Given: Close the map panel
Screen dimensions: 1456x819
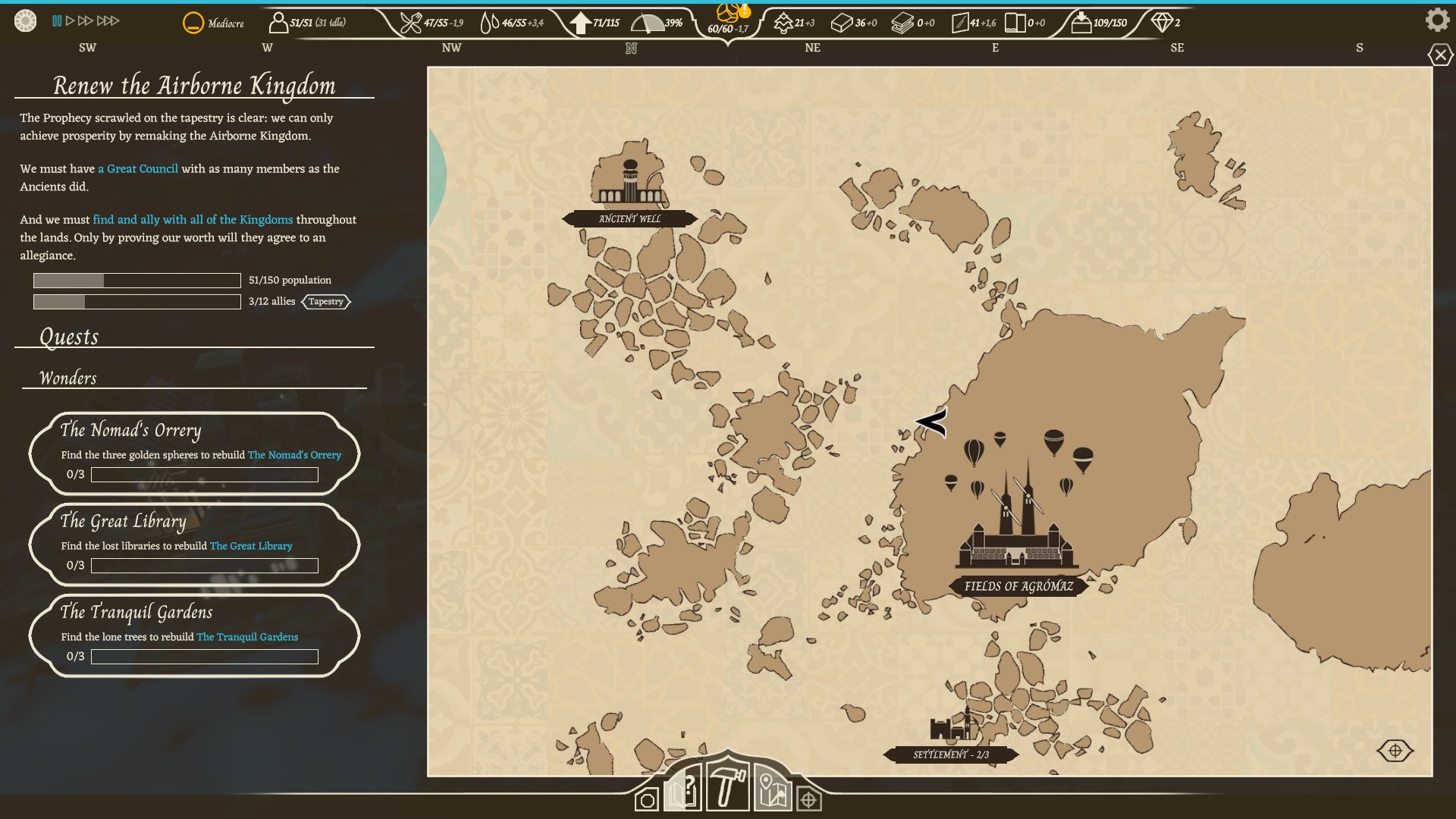Looking at the screenshot, I should (1440, 55).
